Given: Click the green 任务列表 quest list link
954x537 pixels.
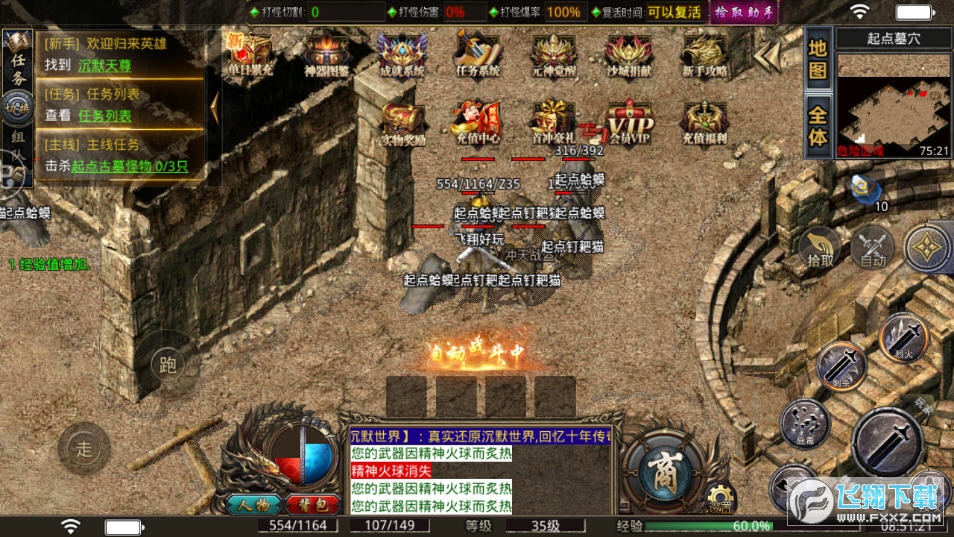Looking at the screenshot, I should click(105, 116).
